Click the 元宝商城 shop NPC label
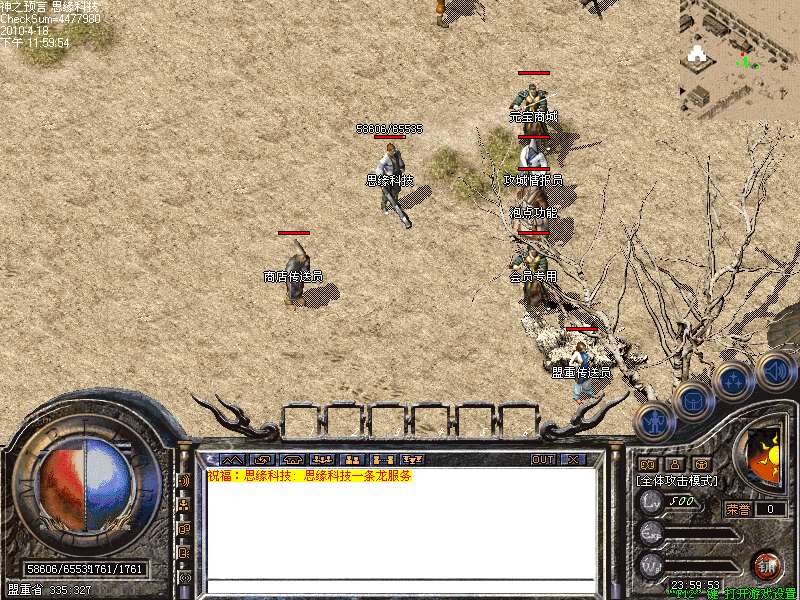The image size is (800, 600). click(533, 117)
